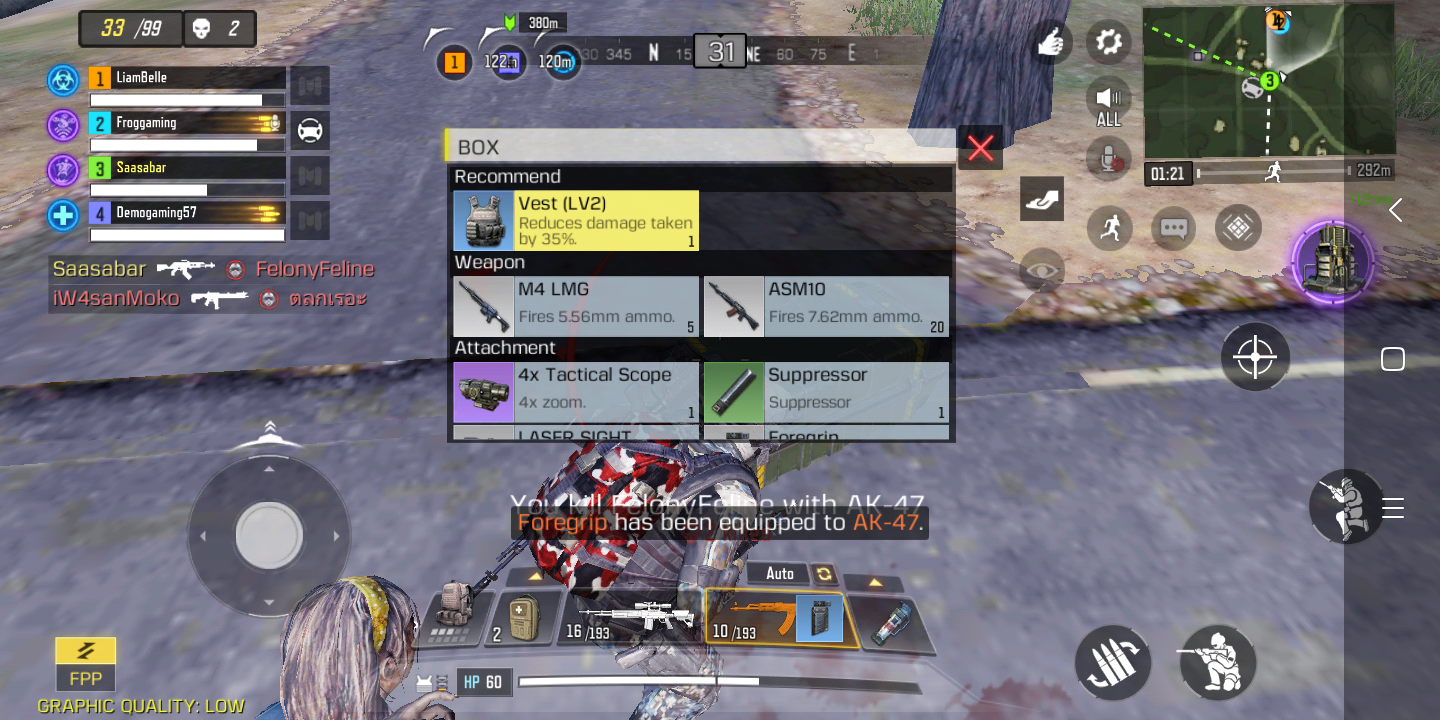Aim down sights with crosshair button
Screen dimensions: 1440x720
(x=1255, y=357)
